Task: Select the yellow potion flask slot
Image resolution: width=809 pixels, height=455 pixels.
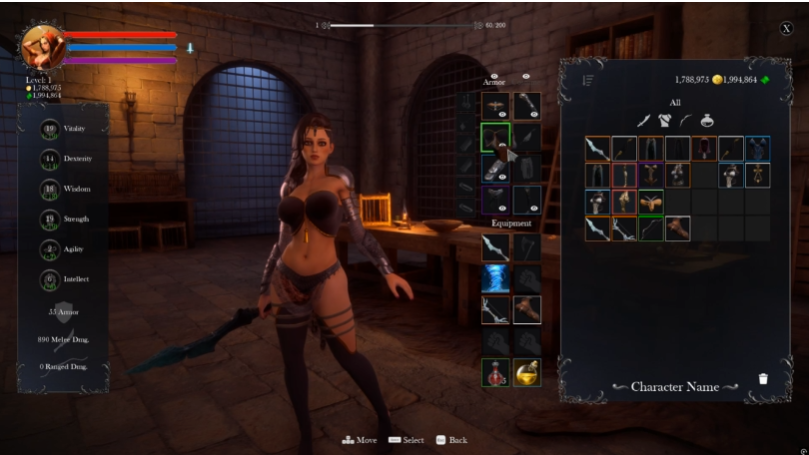Action: [x=527, y=372]
